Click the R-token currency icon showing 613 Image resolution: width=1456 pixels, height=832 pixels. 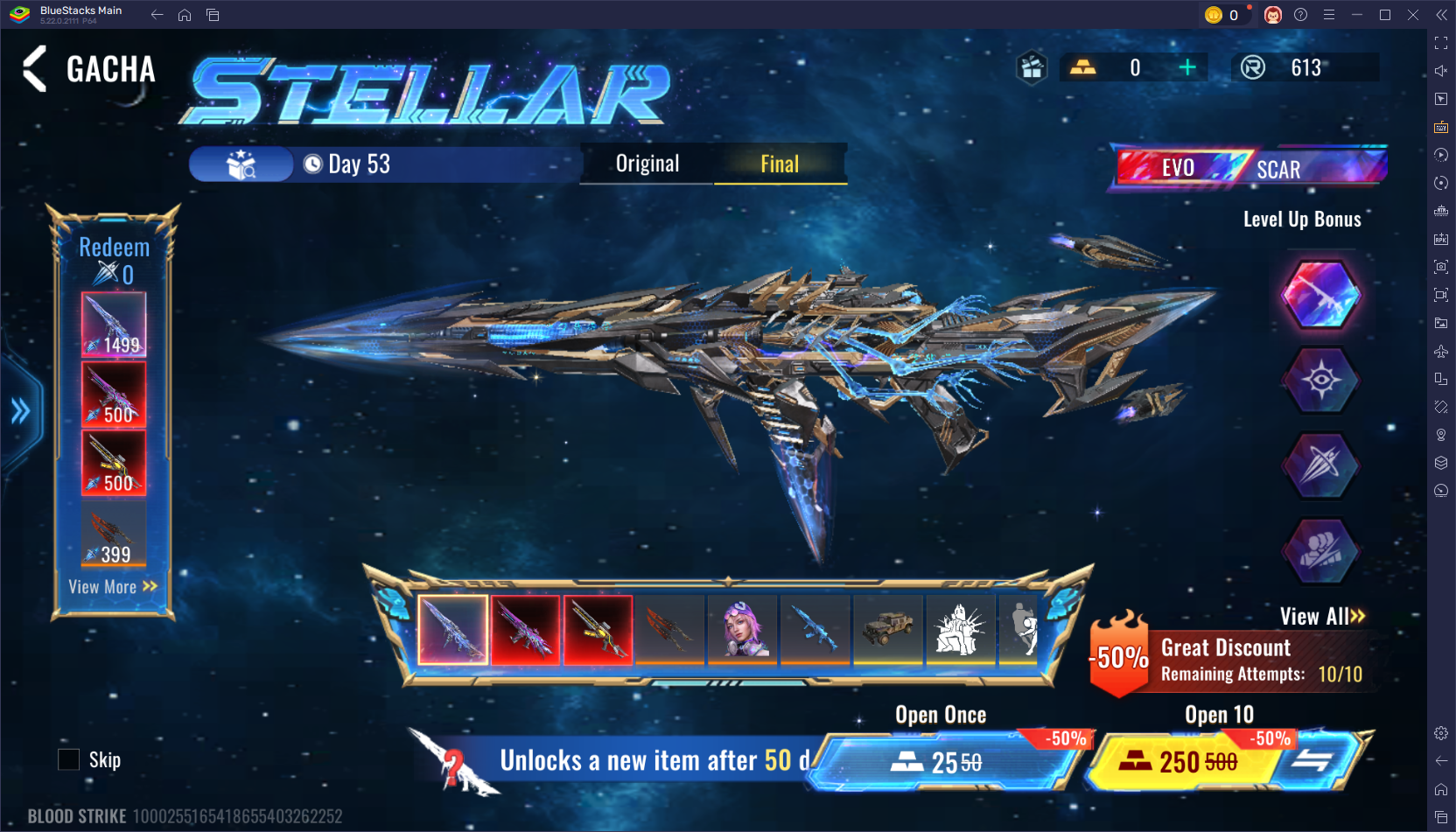click(1253, 66)
